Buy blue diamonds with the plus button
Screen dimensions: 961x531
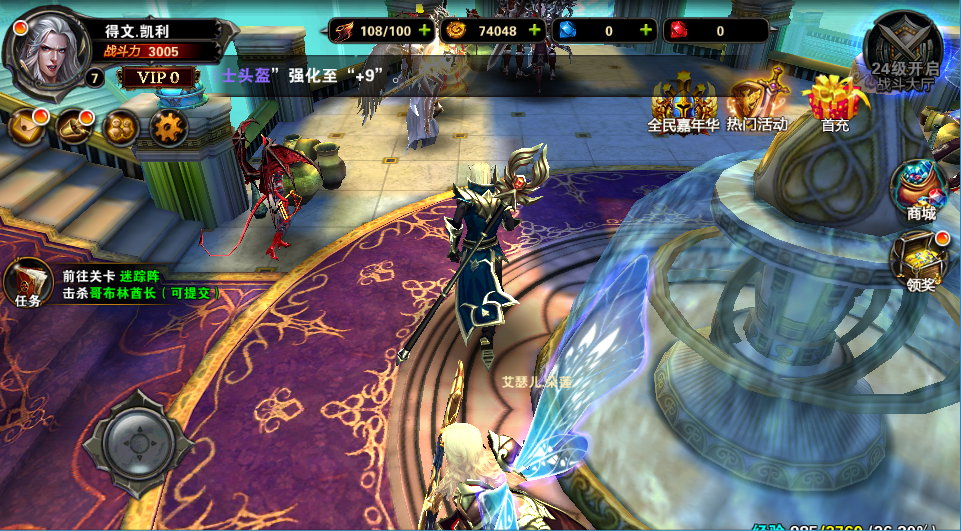(646, 30)
